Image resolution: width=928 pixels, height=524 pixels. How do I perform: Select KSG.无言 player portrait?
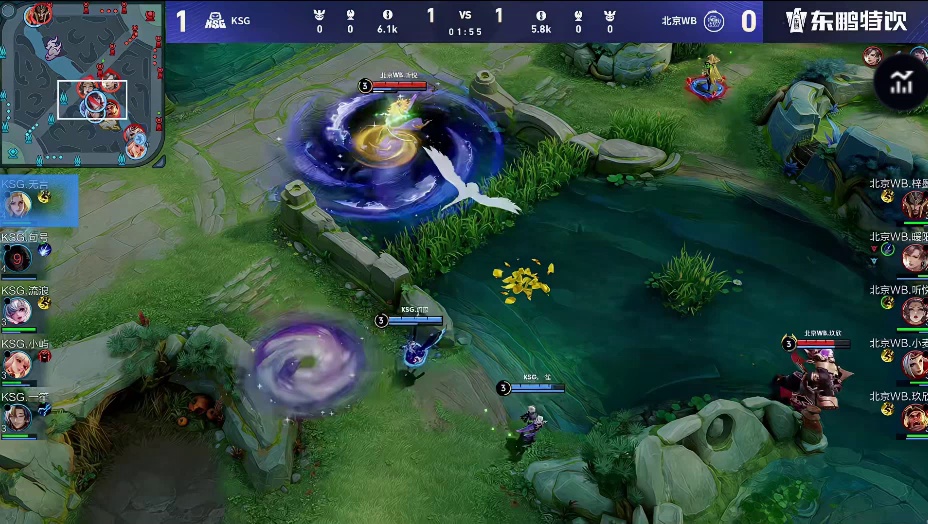click(x=18, y=205)
